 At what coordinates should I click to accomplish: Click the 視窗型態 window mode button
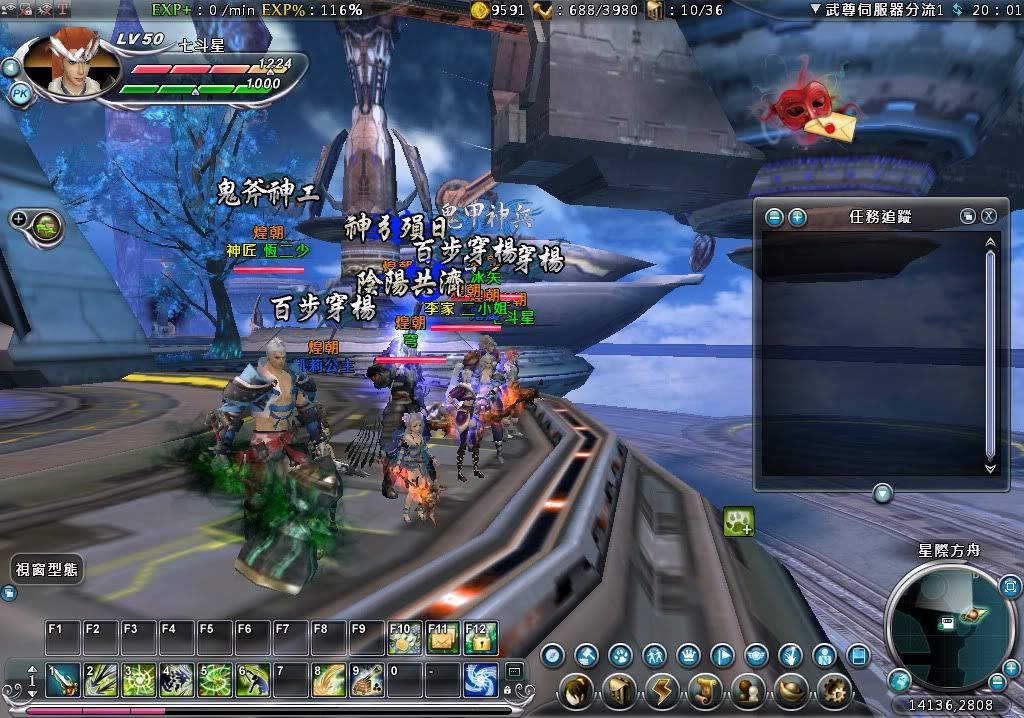(47, 569)
